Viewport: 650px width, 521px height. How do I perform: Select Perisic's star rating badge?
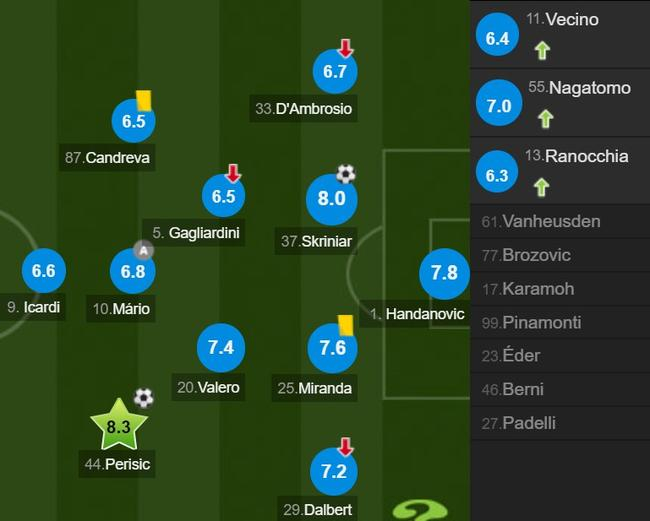pyautogui.click(x=118, y=427)
